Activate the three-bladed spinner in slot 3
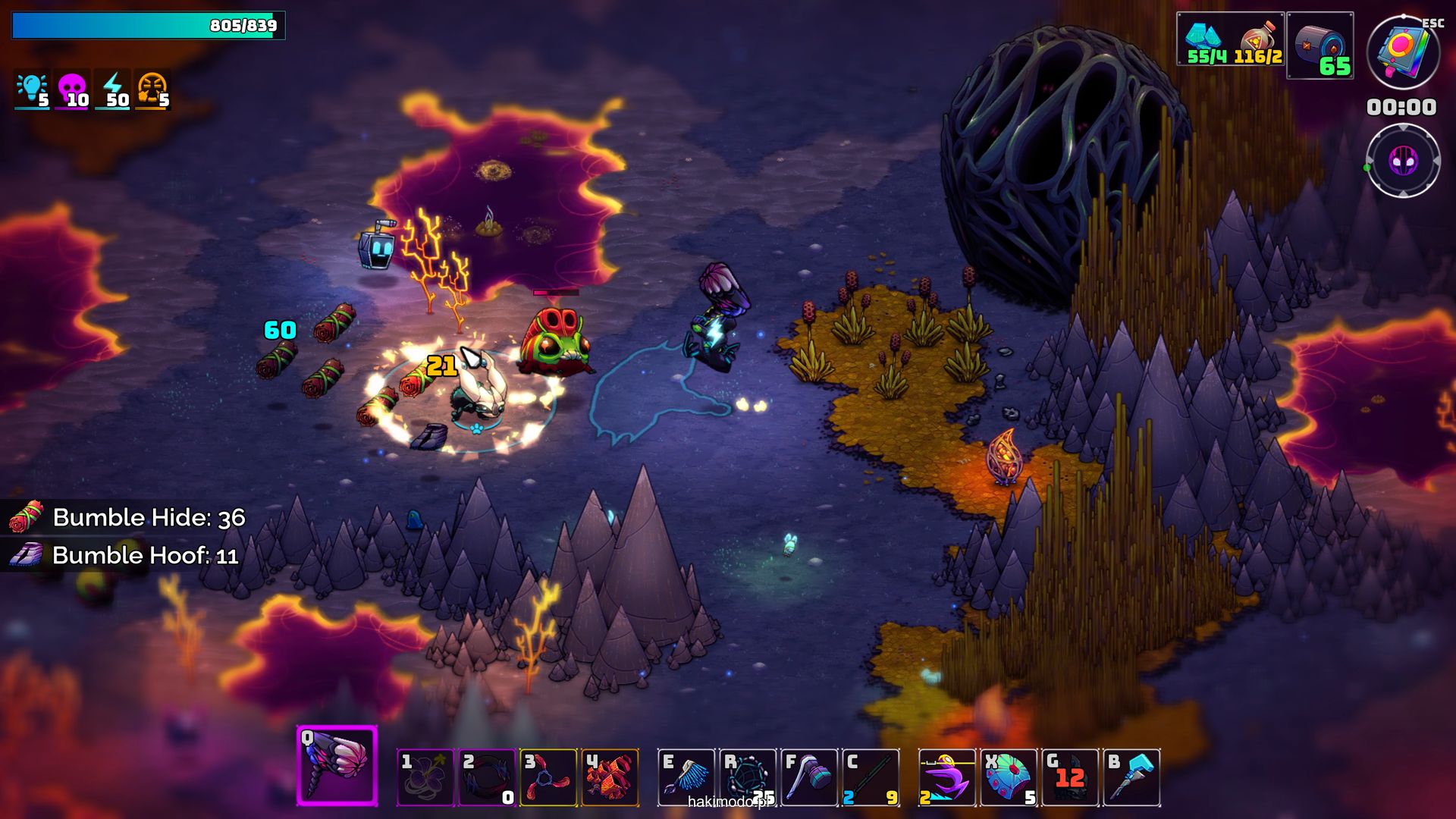1456x819 pixels. (x=548, y=777)
